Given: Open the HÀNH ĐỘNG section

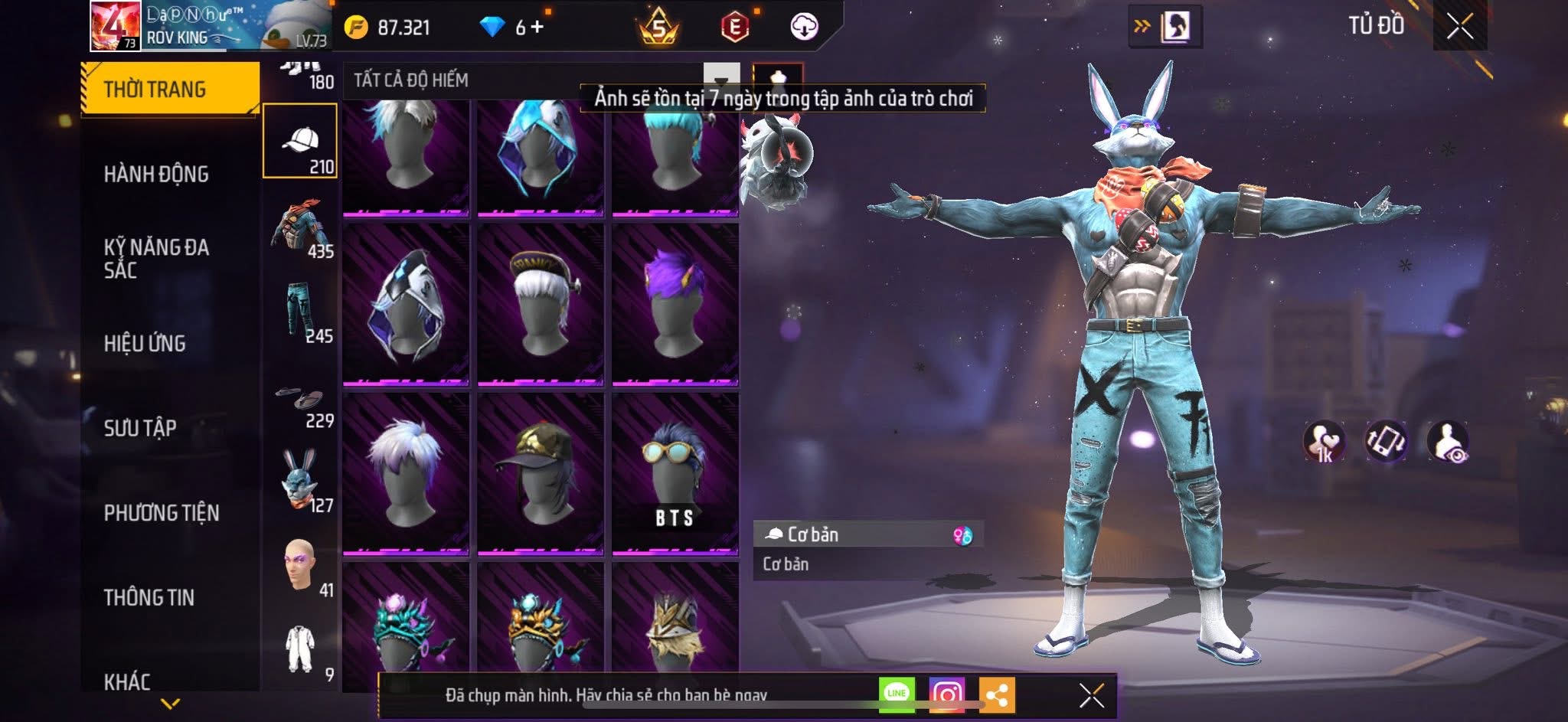Looking at the screenshot, I should [156, 175].
